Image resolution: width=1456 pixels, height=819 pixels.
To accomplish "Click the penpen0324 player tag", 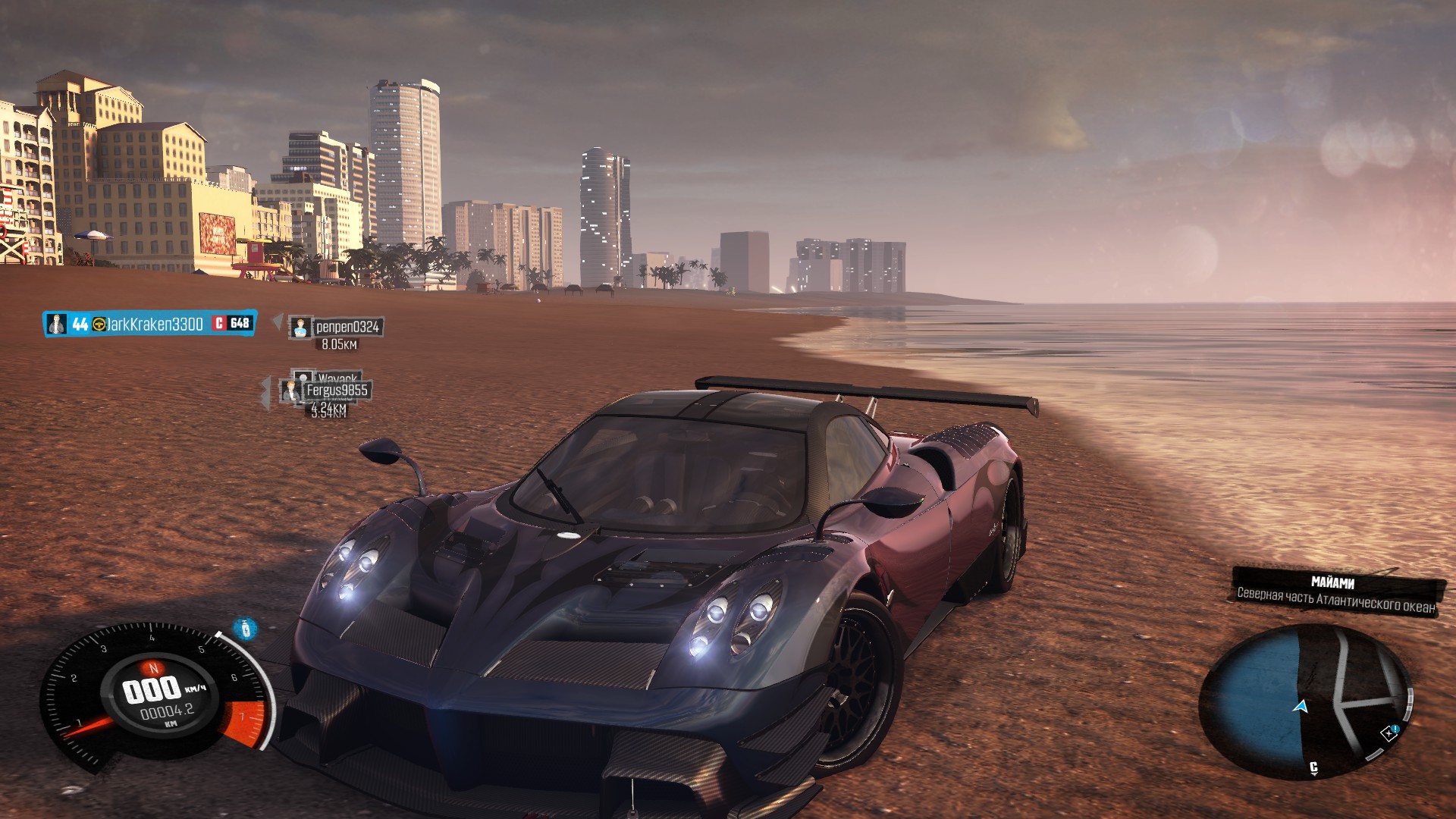I will point(336,327).
